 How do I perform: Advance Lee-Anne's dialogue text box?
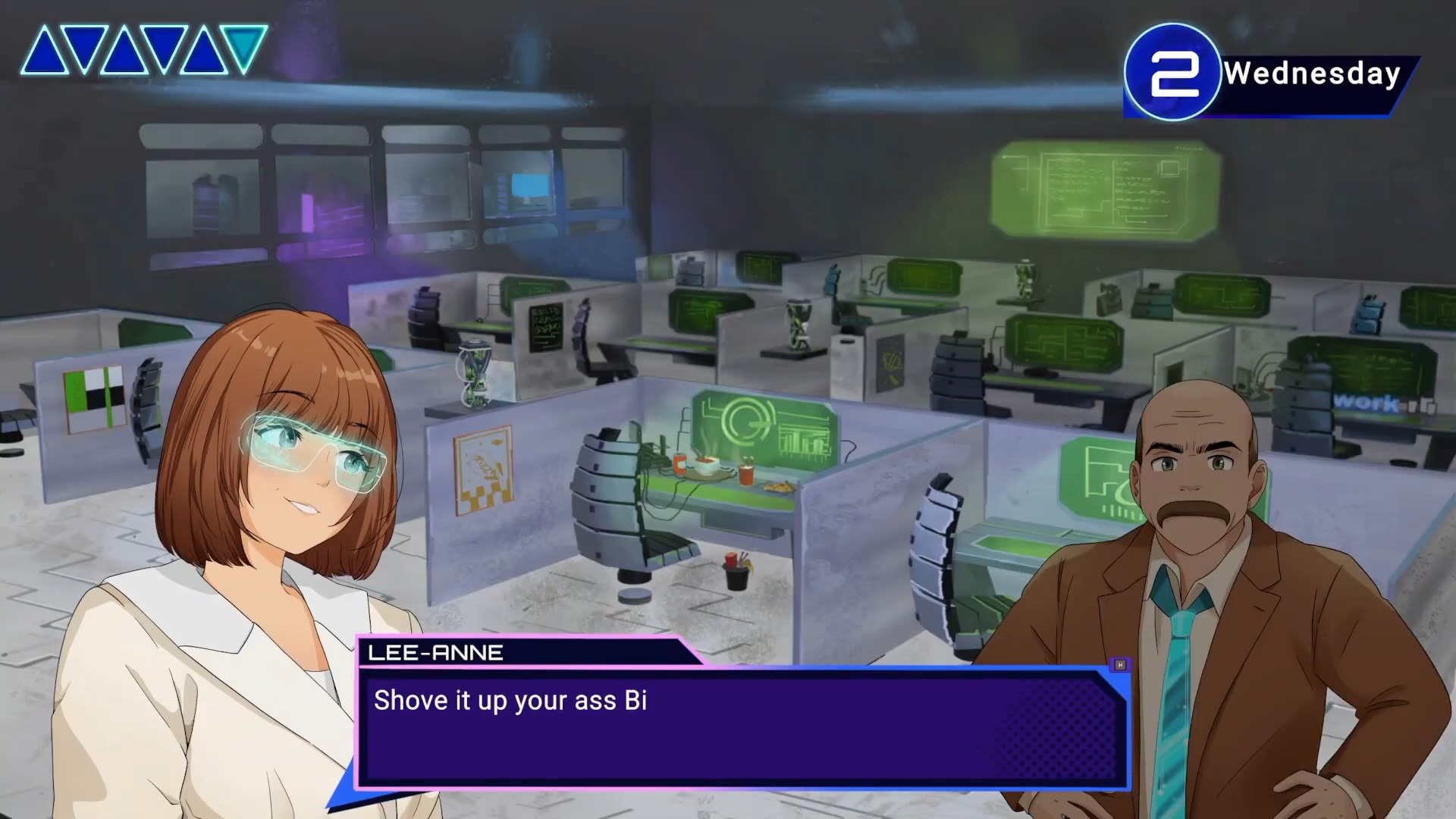tap(742, 728)
